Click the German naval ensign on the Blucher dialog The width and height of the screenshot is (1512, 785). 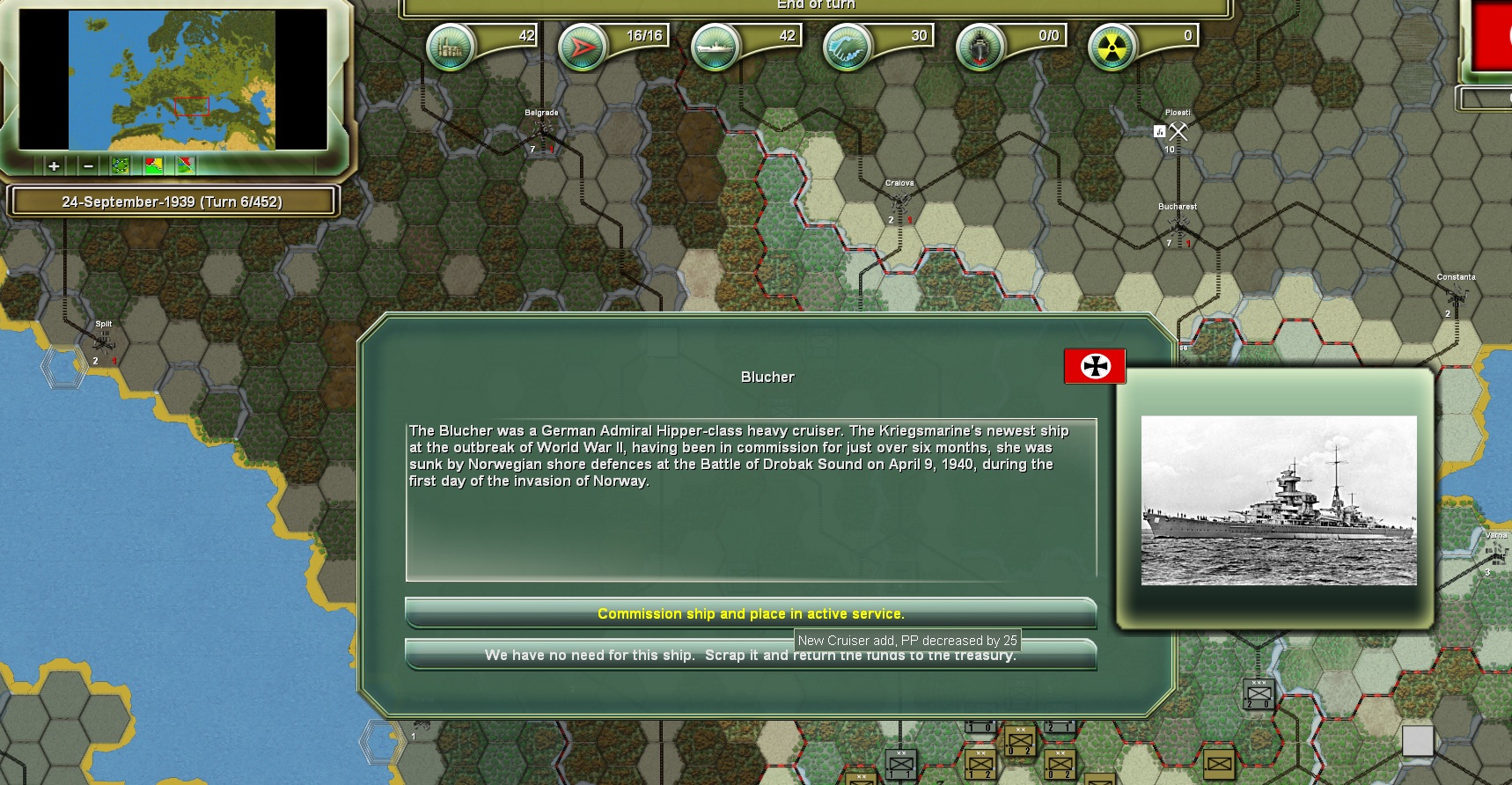point(1094,367)
